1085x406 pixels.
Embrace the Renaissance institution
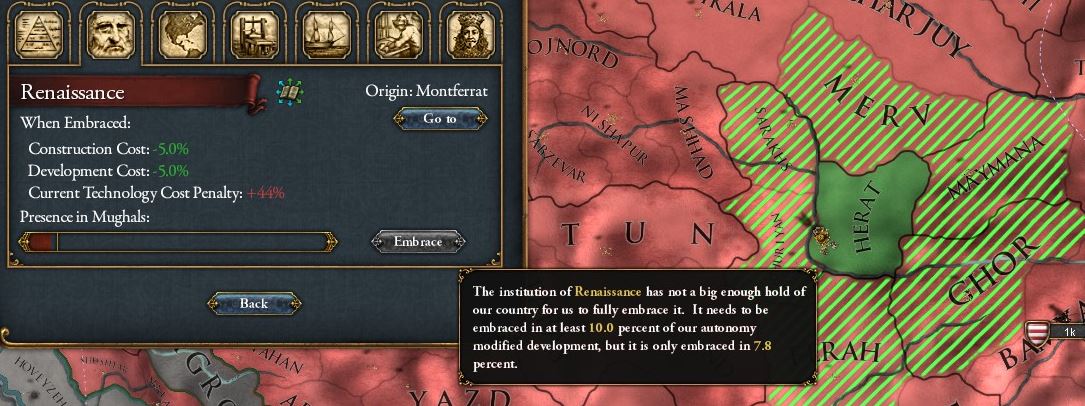point(418,242)
